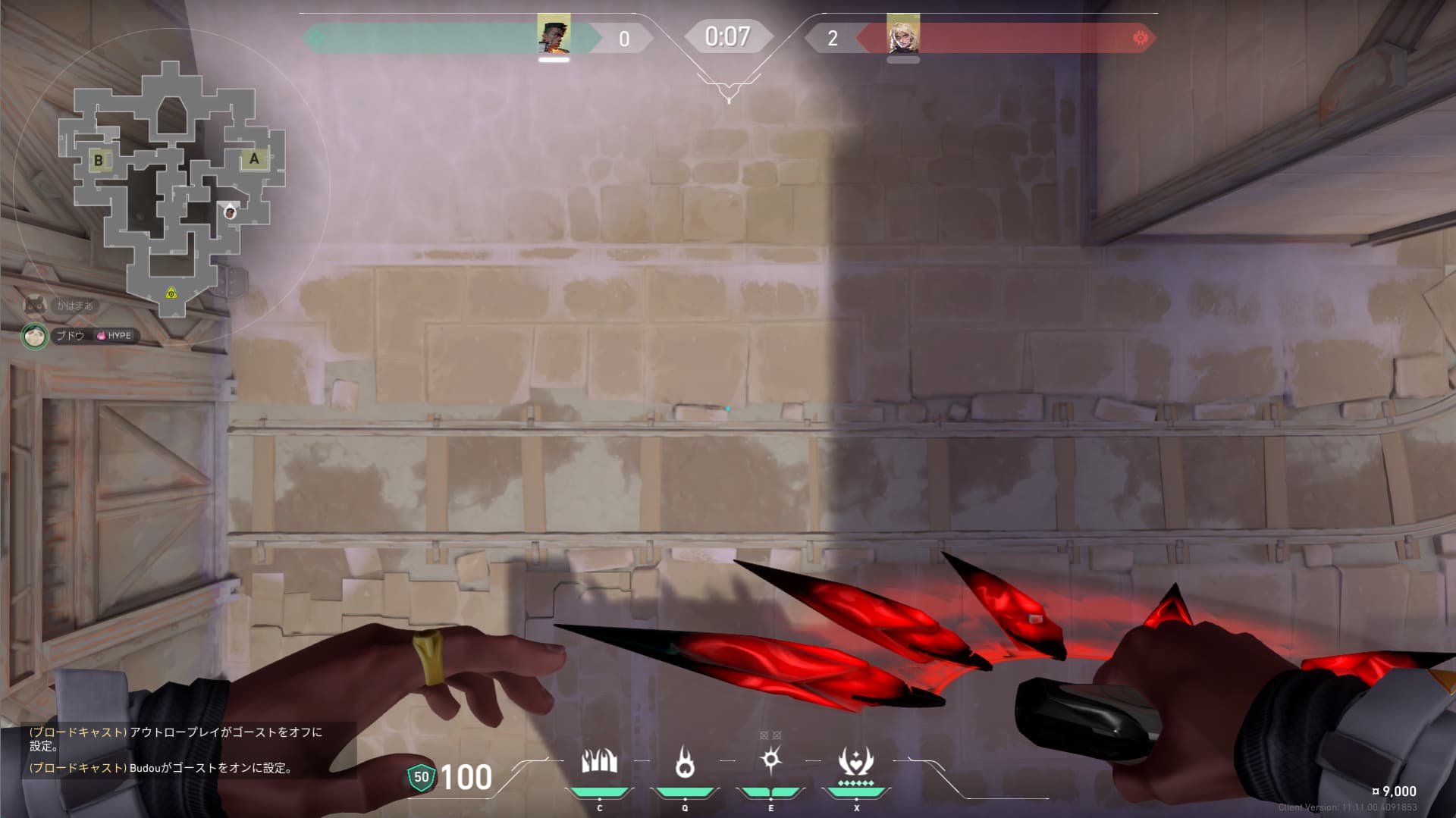Choose player かはまあ in the party list
This screenshot has width=1456, height=818.
click(74, 306)
